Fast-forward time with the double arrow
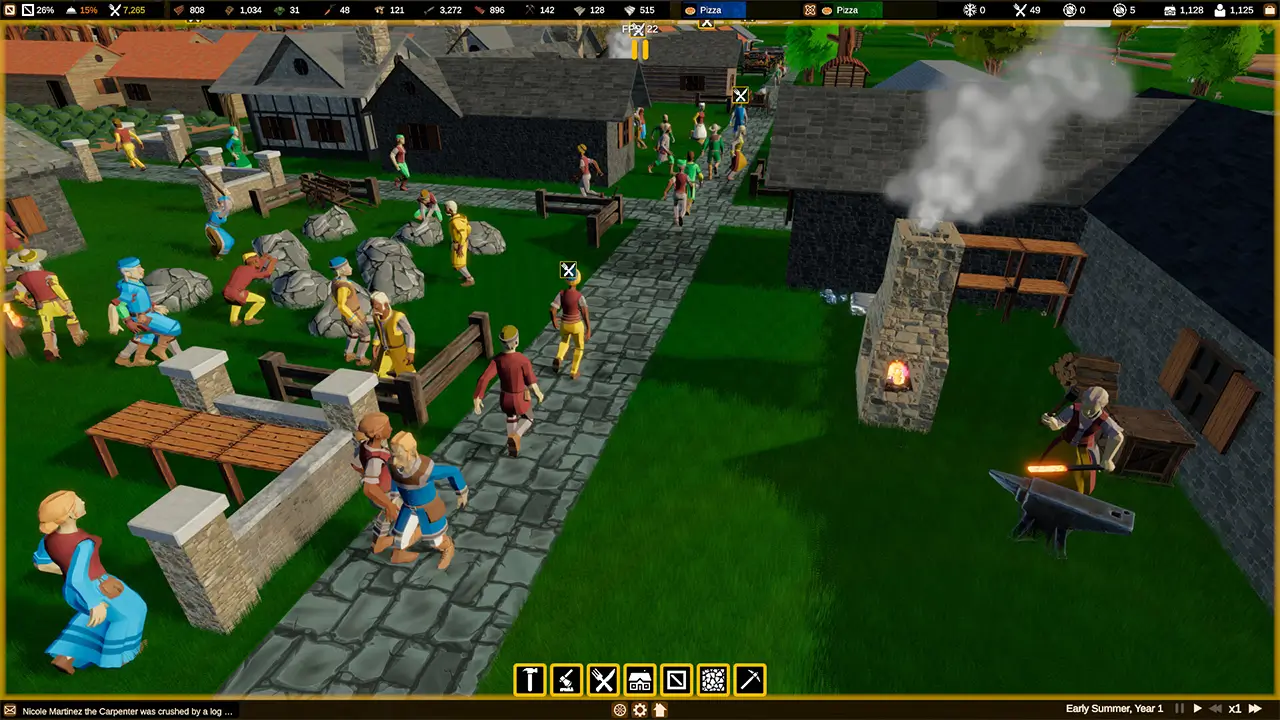This screenshot has height=720, width=1280. click(1255, 709)
